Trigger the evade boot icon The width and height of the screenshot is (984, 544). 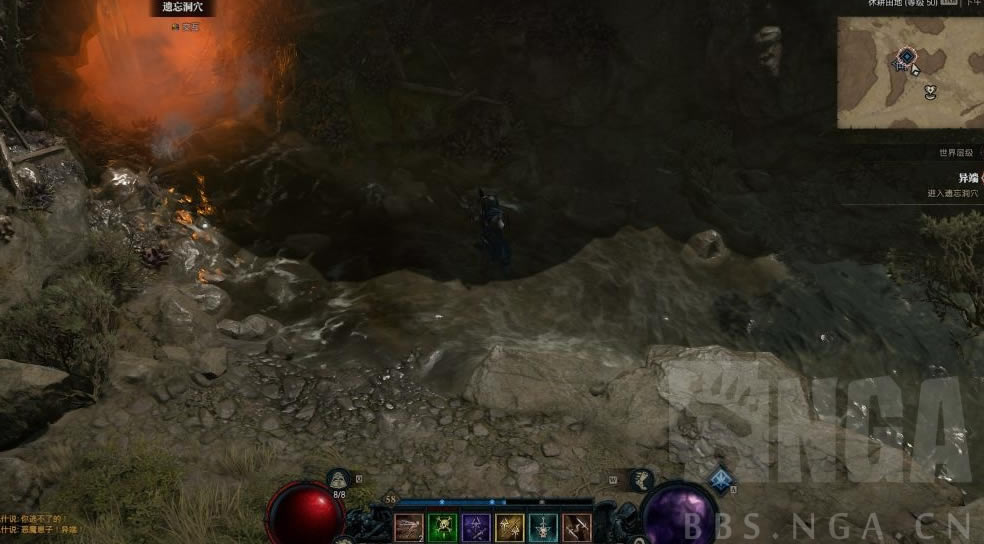(x=640, y=479)
